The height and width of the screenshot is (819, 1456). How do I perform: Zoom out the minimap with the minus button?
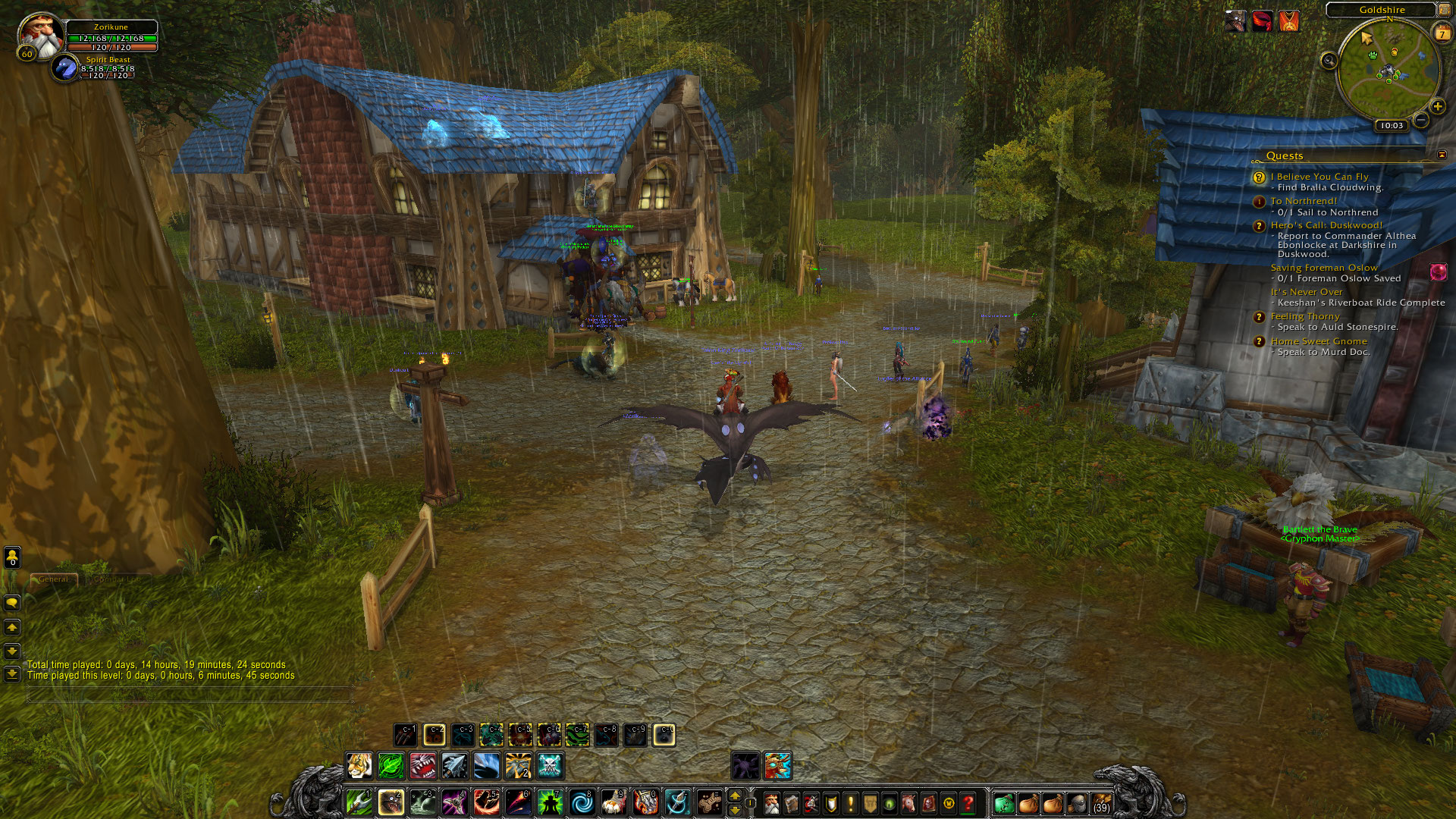[x=1421, y=120]
